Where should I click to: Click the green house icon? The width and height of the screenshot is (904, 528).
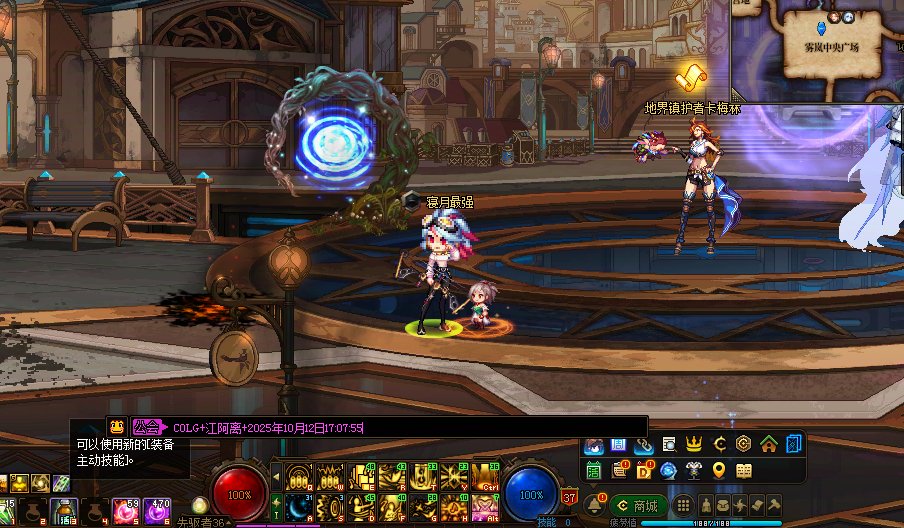point(768,444)
